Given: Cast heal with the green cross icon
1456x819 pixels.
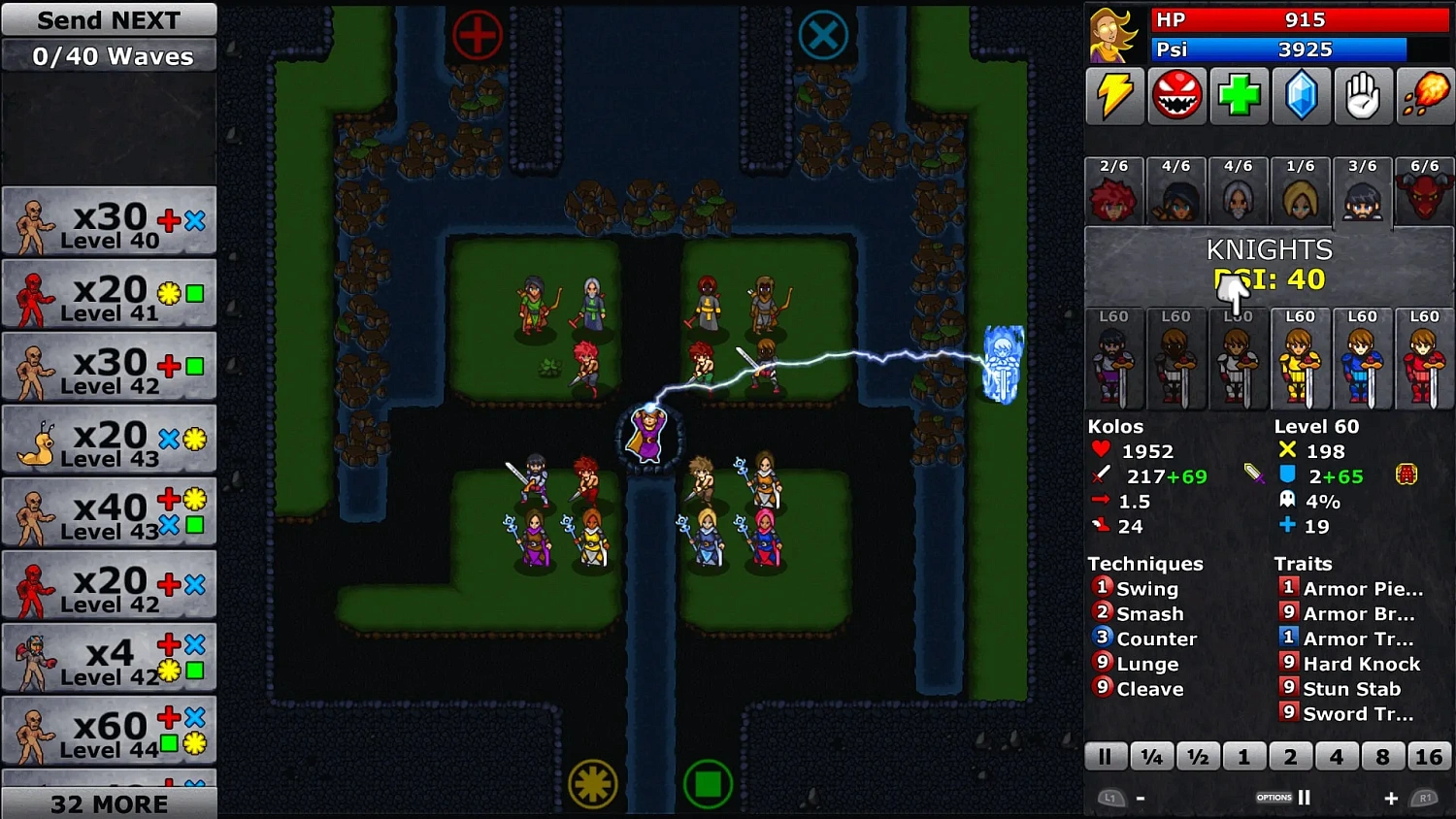Looking at the screenshot, I should point(1239,96).
